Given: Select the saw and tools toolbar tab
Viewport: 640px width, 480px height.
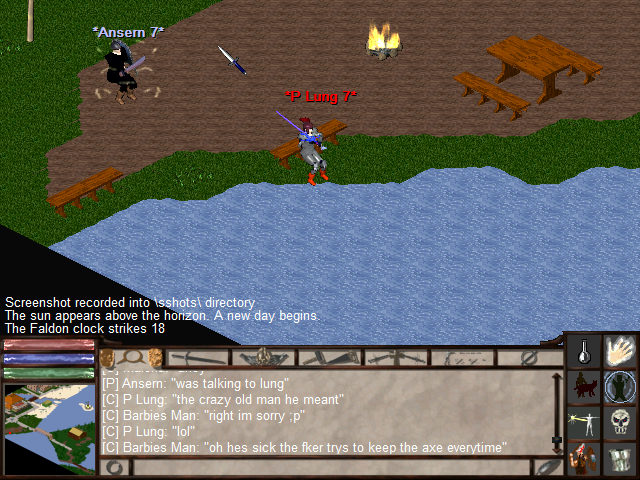Looking at the screenshot, I should (x=329, y=357).
